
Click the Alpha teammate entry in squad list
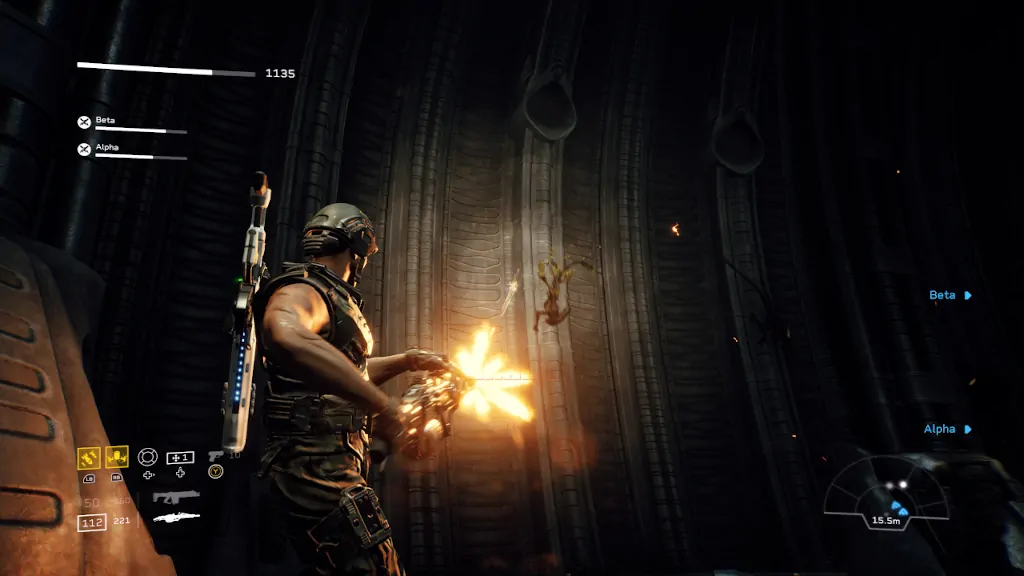[131, 150]
